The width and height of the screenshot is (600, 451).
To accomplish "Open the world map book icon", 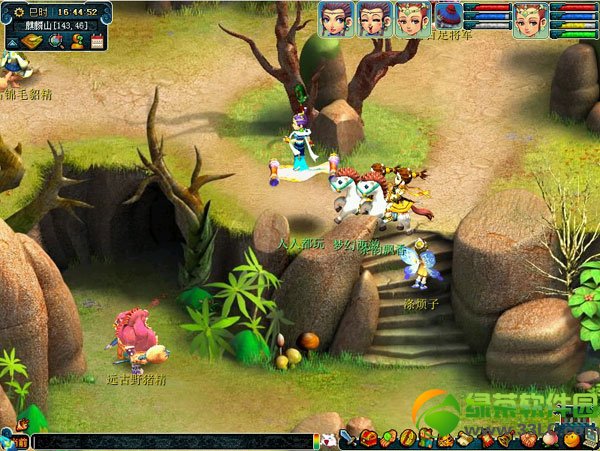I will tap(31, 40).
